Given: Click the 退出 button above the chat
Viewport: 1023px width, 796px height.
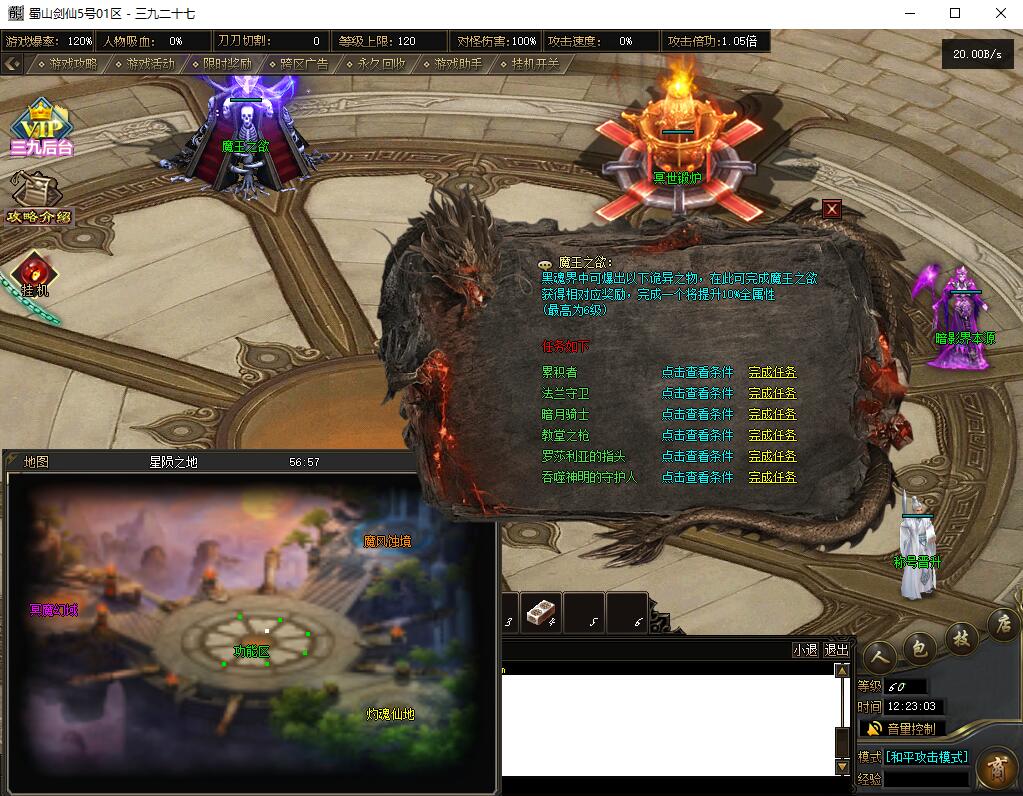Looking at the screenshot, I should coord(836,650).
